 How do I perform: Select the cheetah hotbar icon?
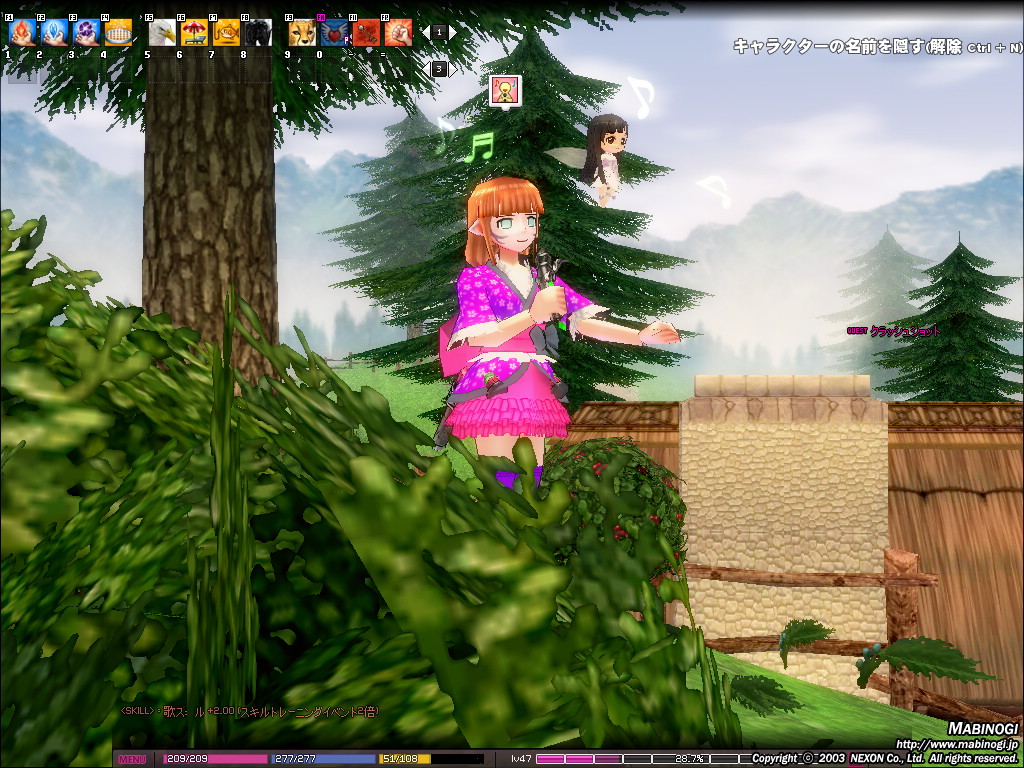tap(302, 33)
